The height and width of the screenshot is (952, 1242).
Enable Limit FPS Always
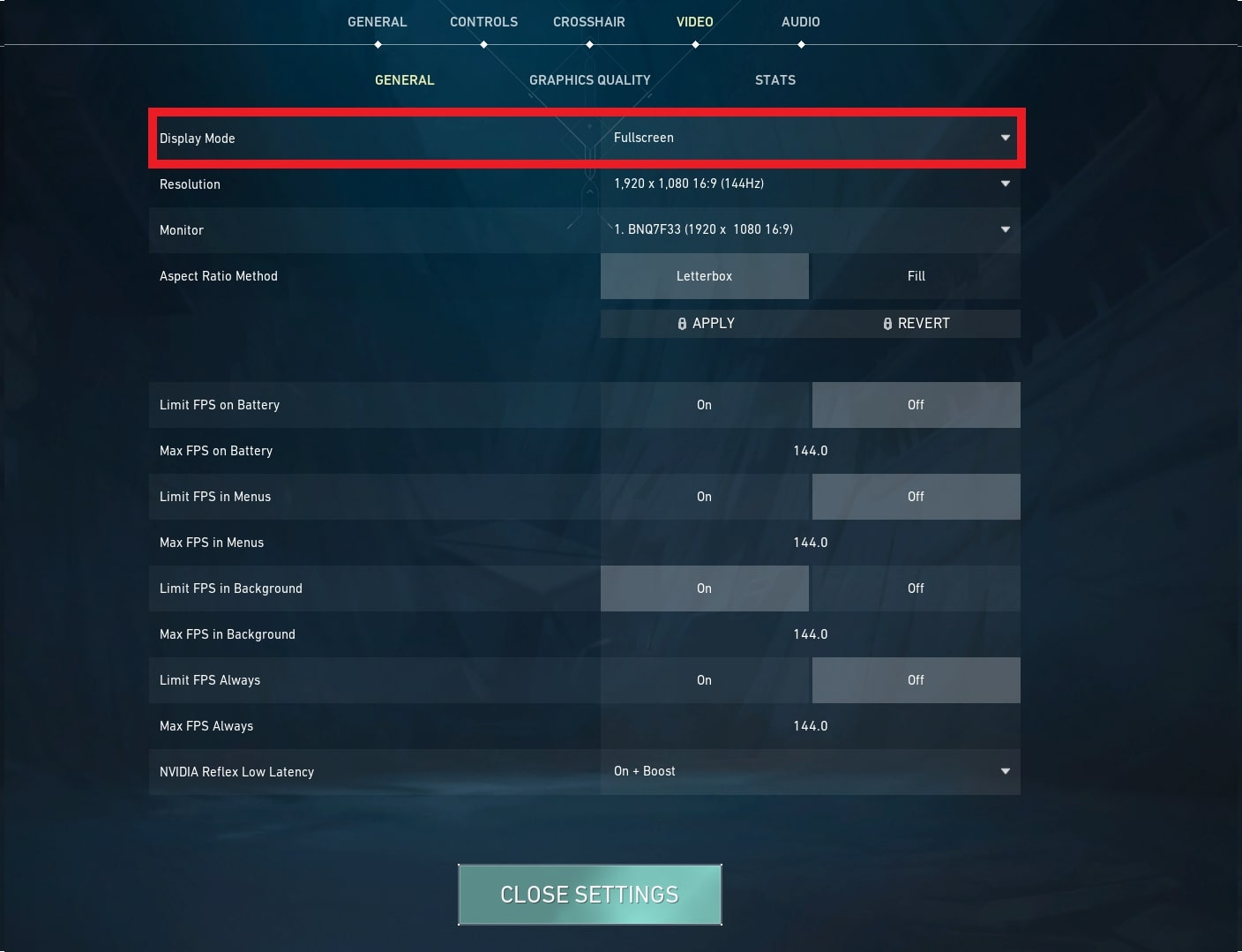point(704,679)
